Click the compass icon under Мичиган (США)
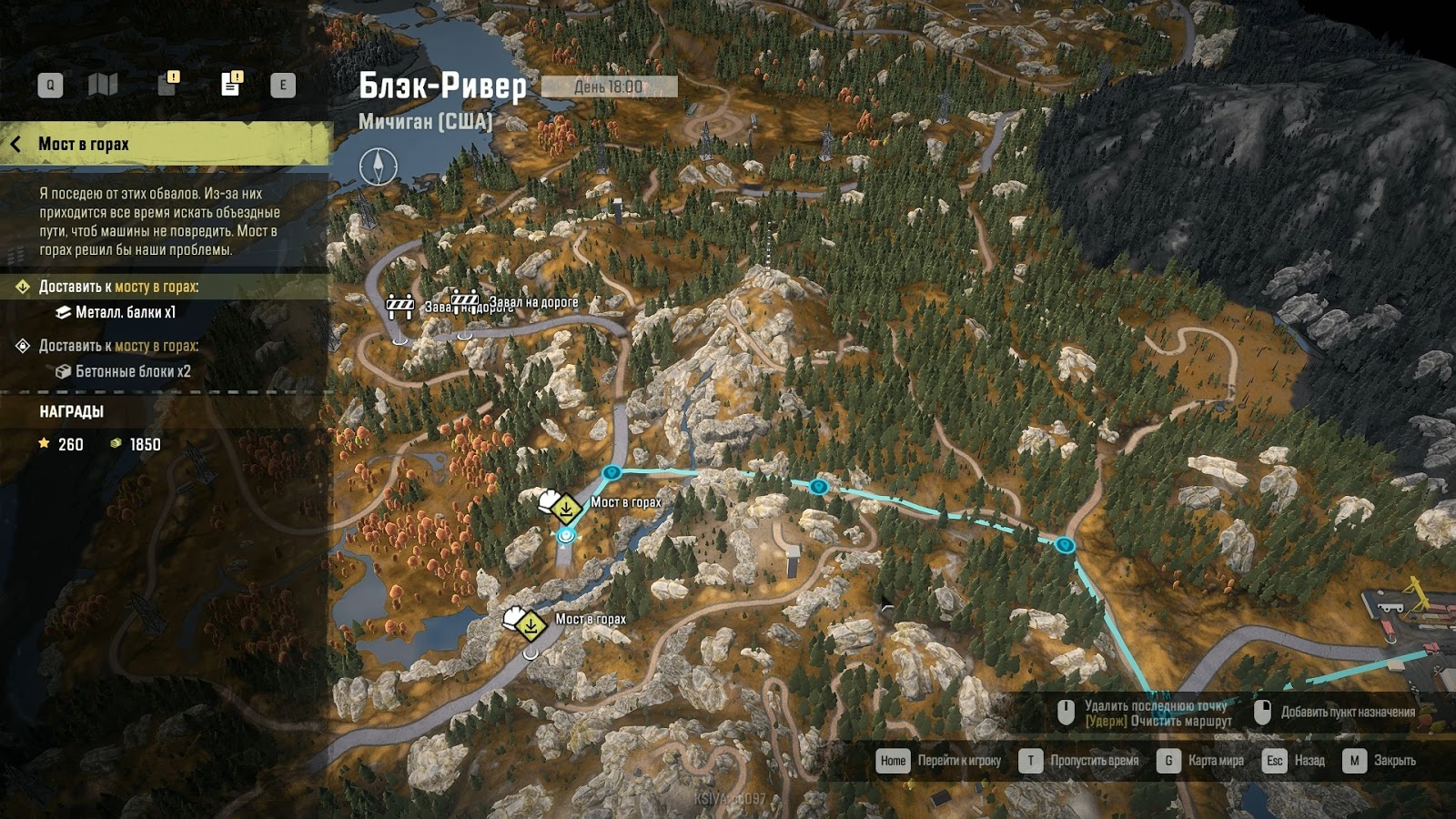1456x819 pixels. pyautogui.click(x=378, y=167)
